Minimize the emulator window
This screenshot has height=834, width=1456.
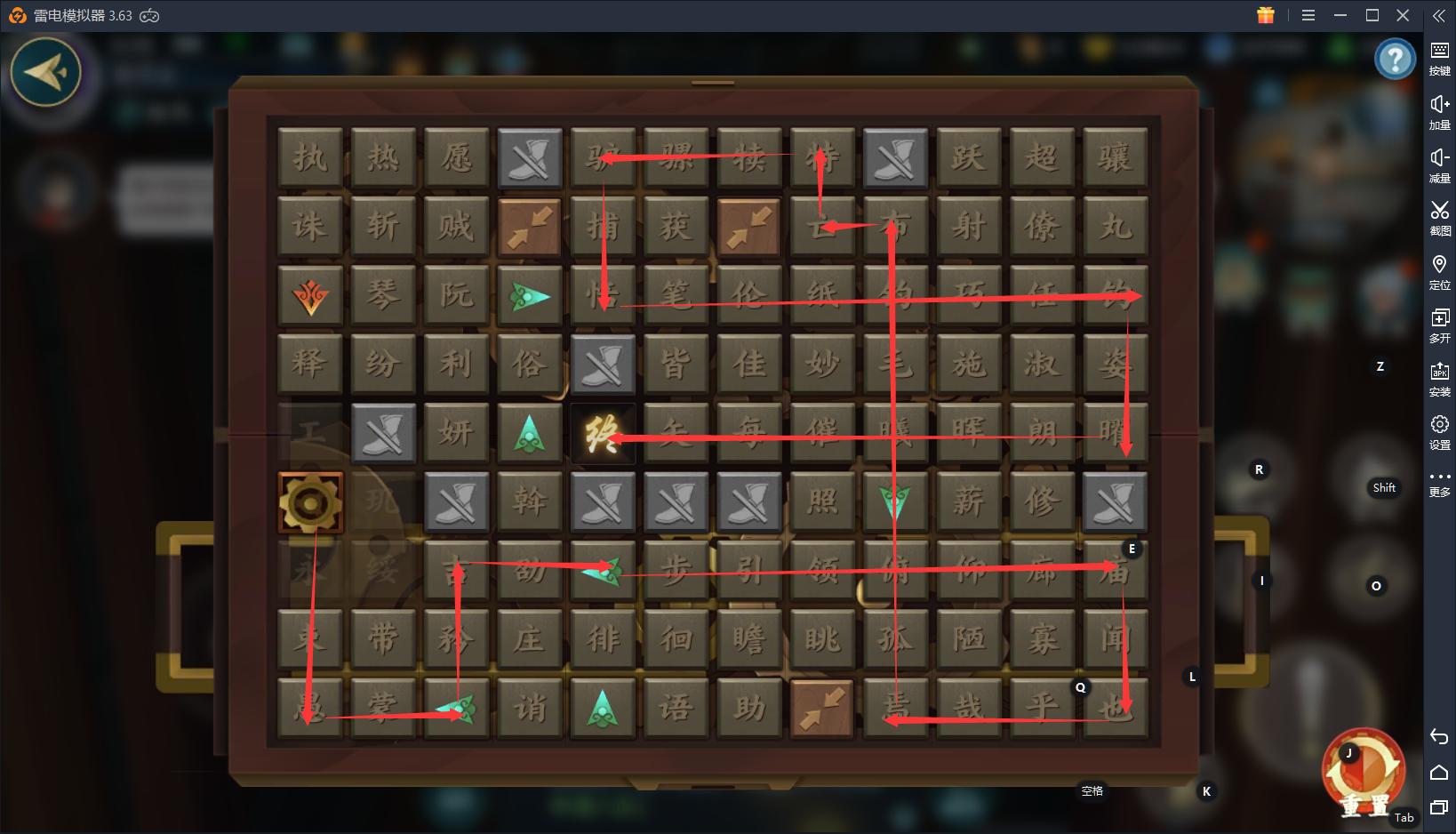1340,15
